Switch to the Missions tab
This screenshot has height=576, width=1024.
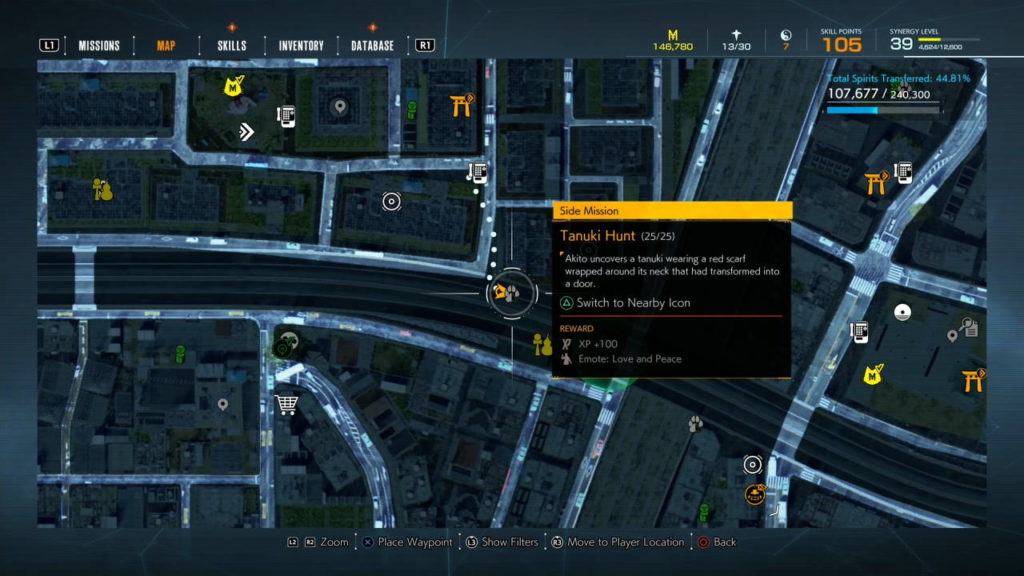(98, 45)
